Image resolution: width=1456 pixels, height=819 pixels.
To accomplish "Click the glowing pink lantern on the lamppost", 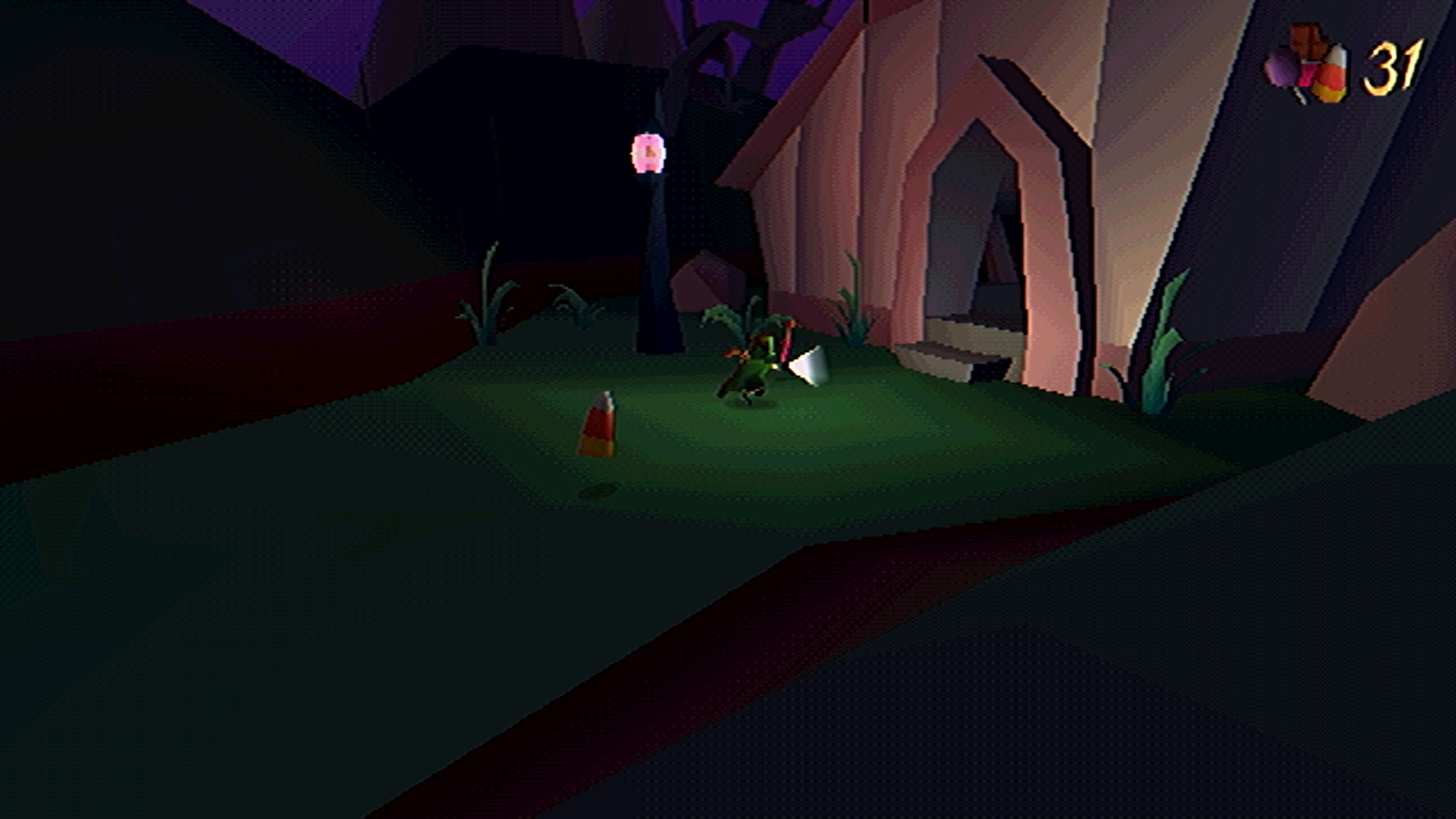I will [x=647, y=152].
